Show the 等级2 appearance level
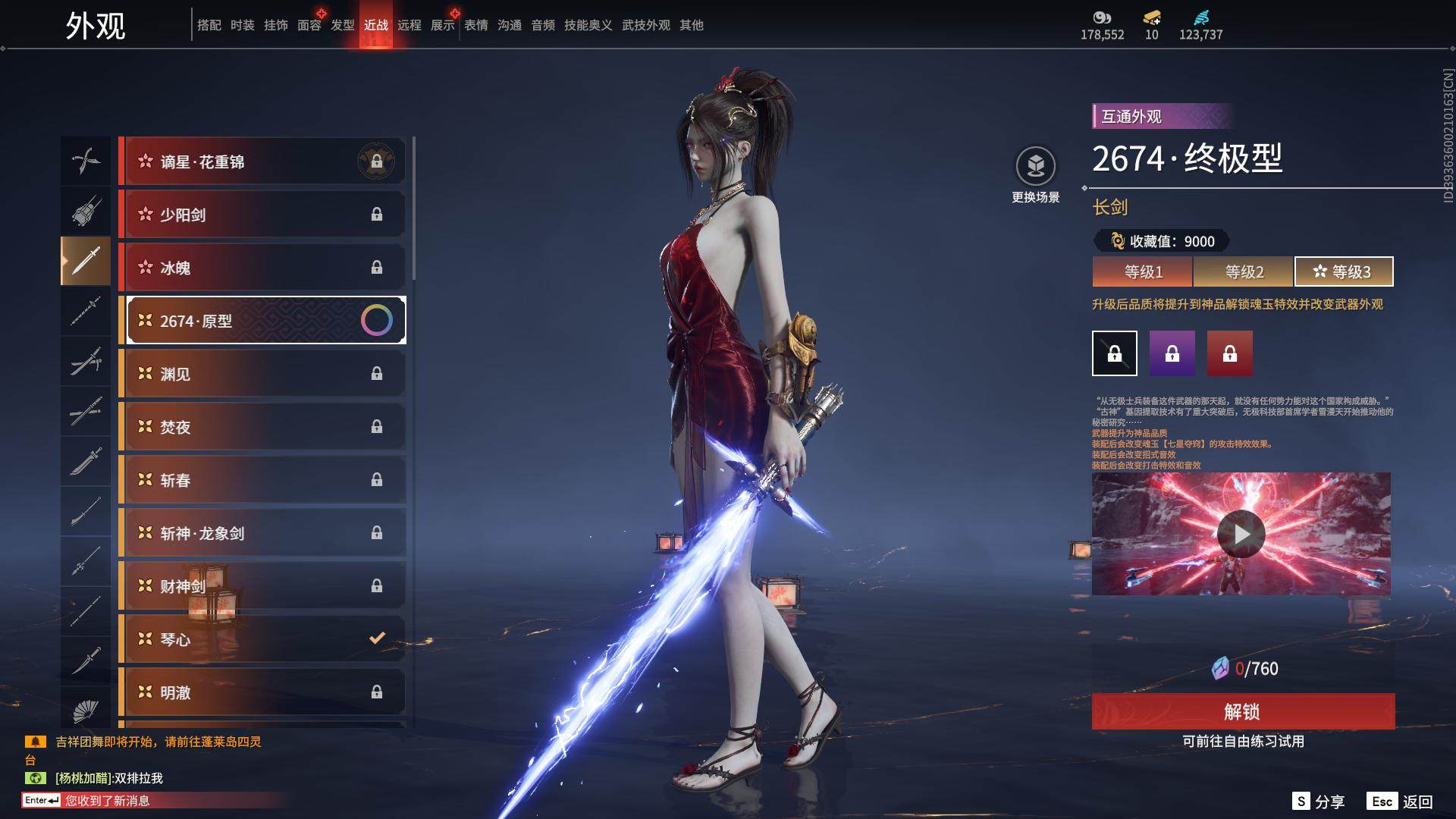The image size is (1456, 819). (1244, 271)
